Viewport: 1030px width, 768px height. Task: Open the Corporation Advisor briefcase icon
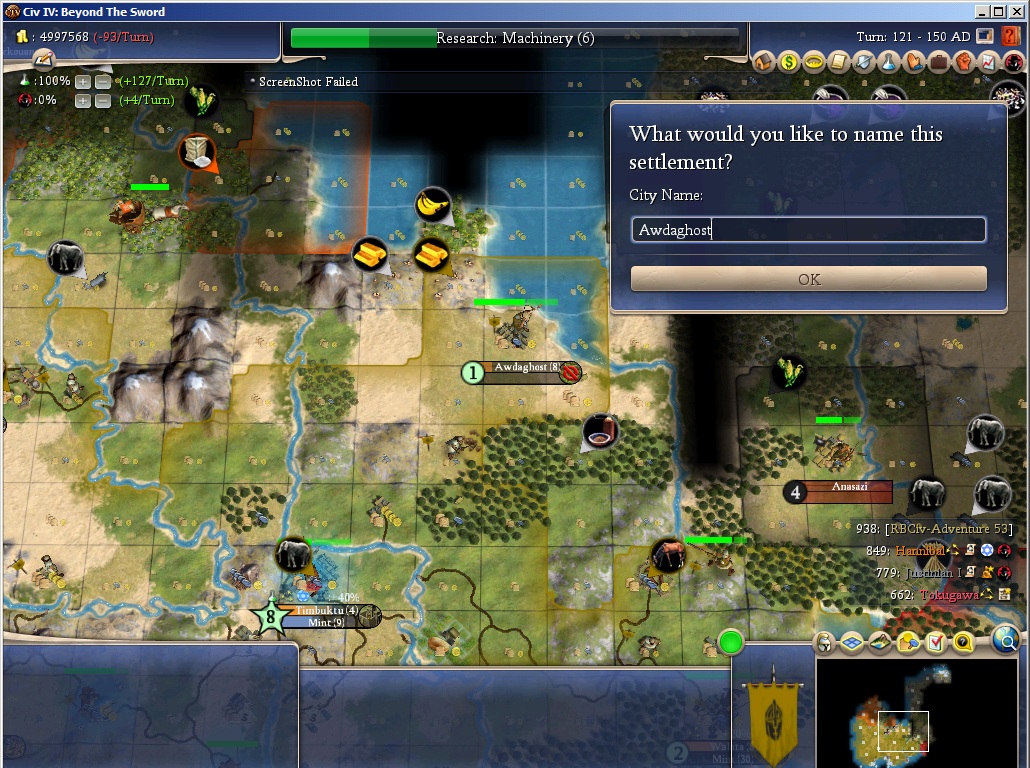(938, 62)
